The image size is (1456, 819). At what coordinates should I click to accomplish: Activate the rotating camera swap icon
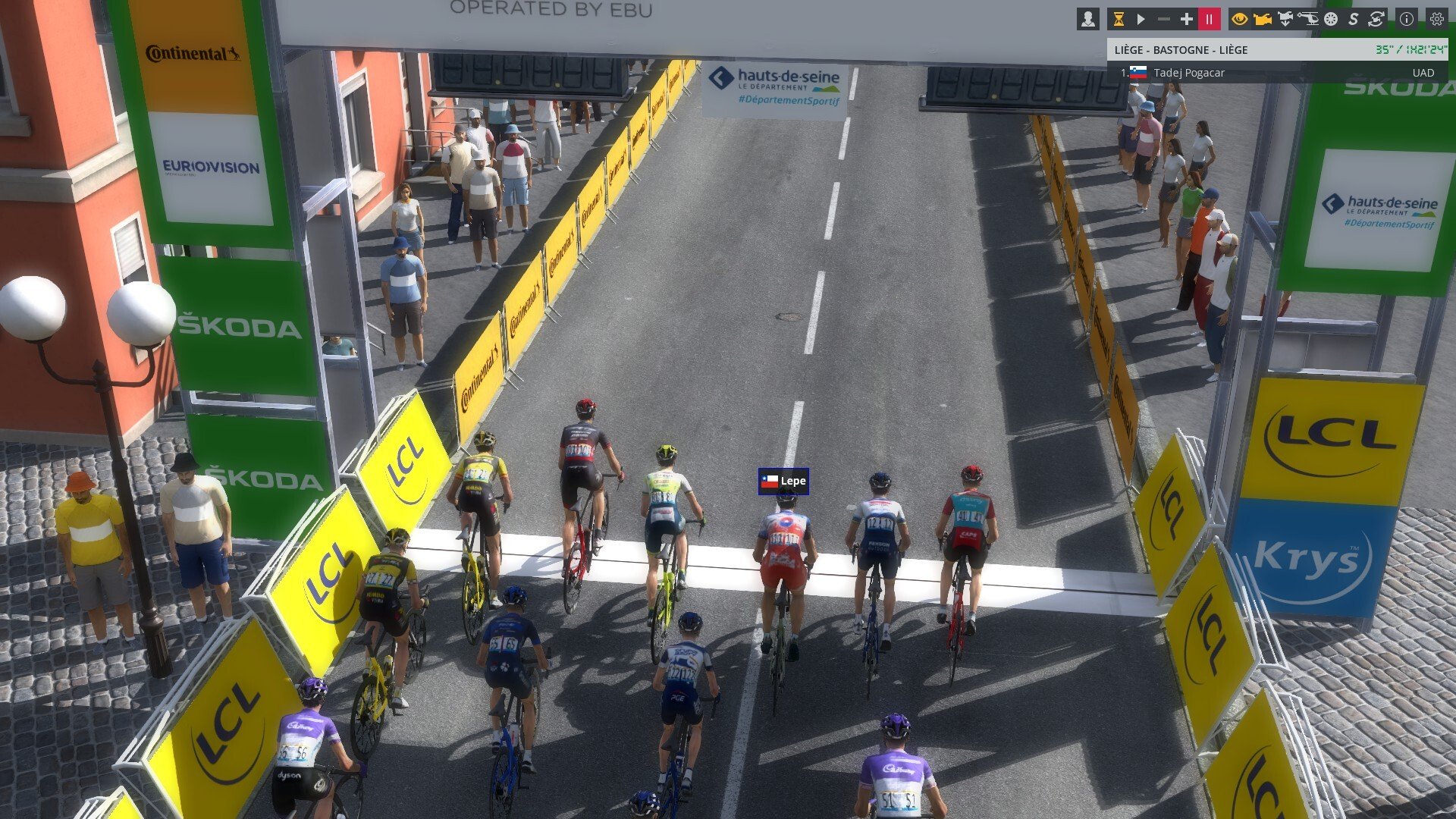[x=1376, y=19]
